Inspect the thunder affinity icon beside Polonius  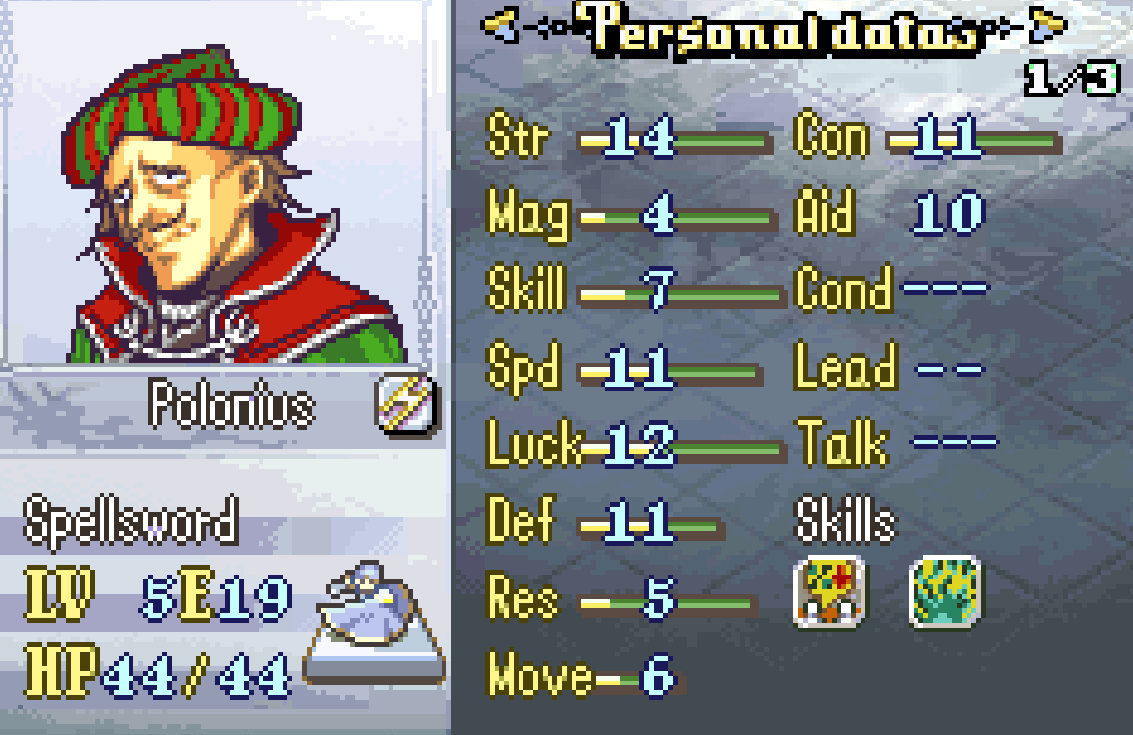pyautogui.click(x=407, y=406)
